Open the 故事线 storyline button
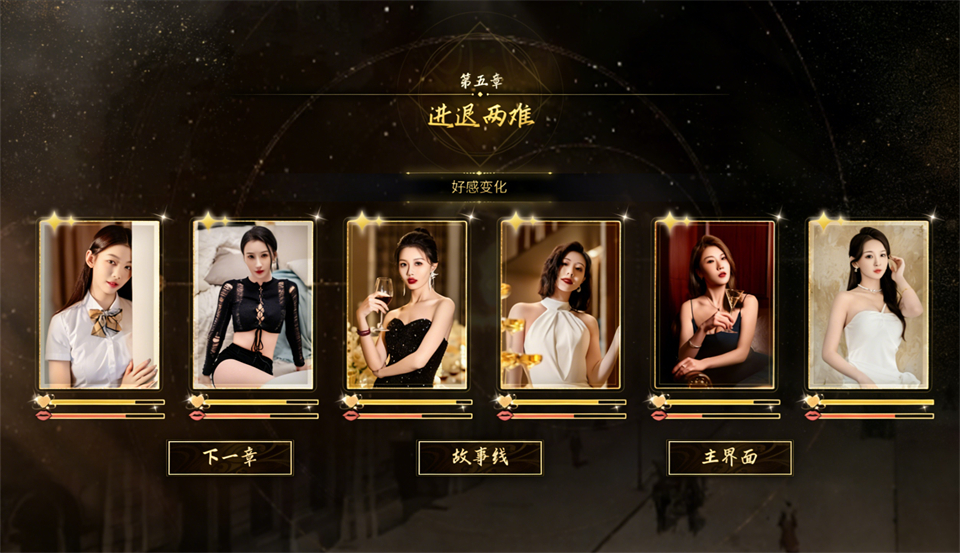Image resolution: width=960 pixels, height=553 pixels. pyautogui.click(x=480, y=458)
